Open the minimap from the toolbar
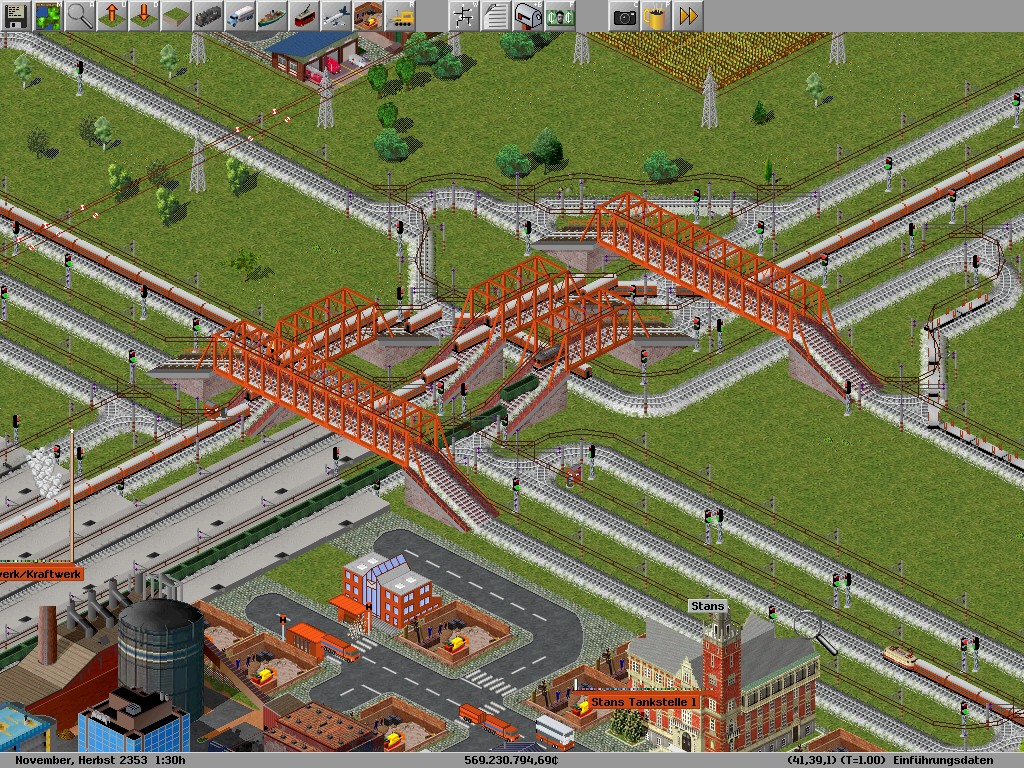The image size is (1024, 768). [48, 16]
